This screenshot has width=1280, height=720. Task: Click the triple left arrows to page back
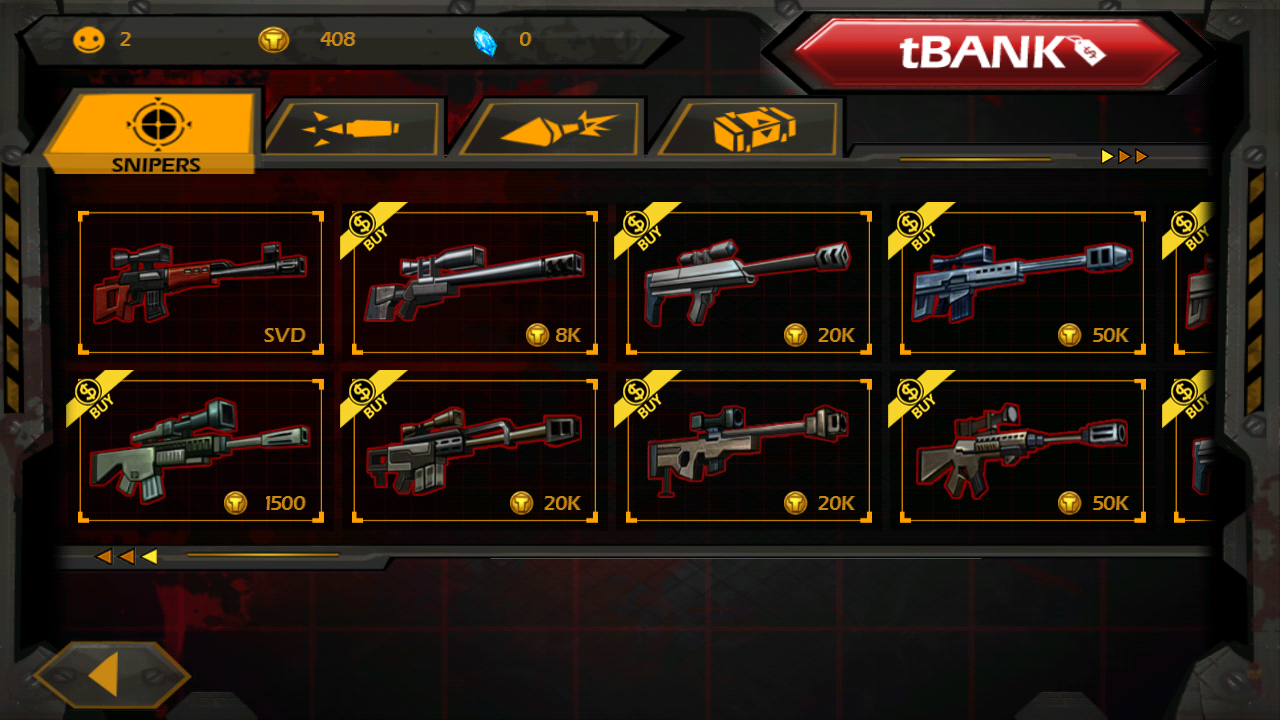pos(127,557)
